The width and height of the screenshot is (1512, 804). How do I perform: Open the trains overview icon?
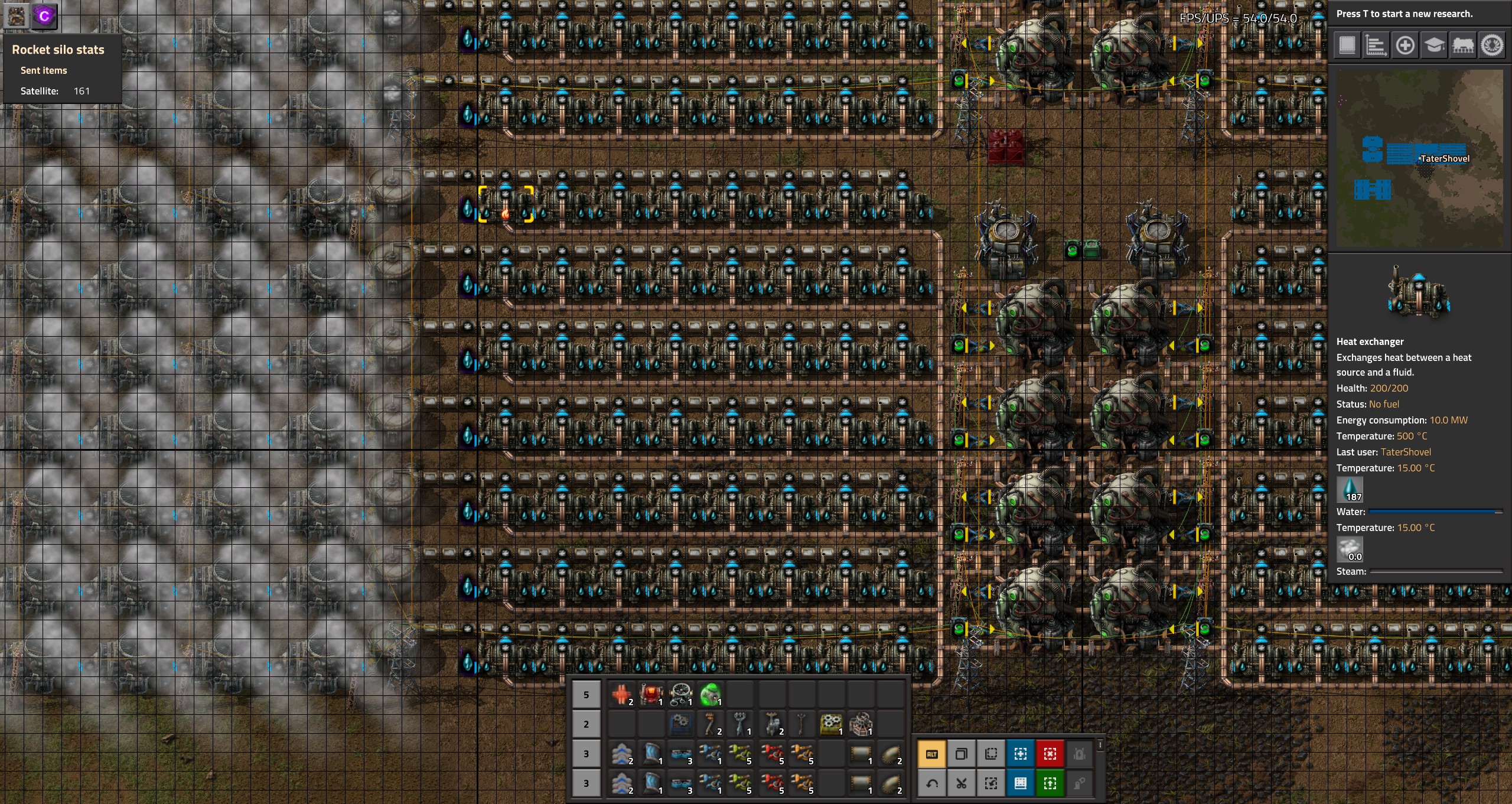click(1464, 44)
